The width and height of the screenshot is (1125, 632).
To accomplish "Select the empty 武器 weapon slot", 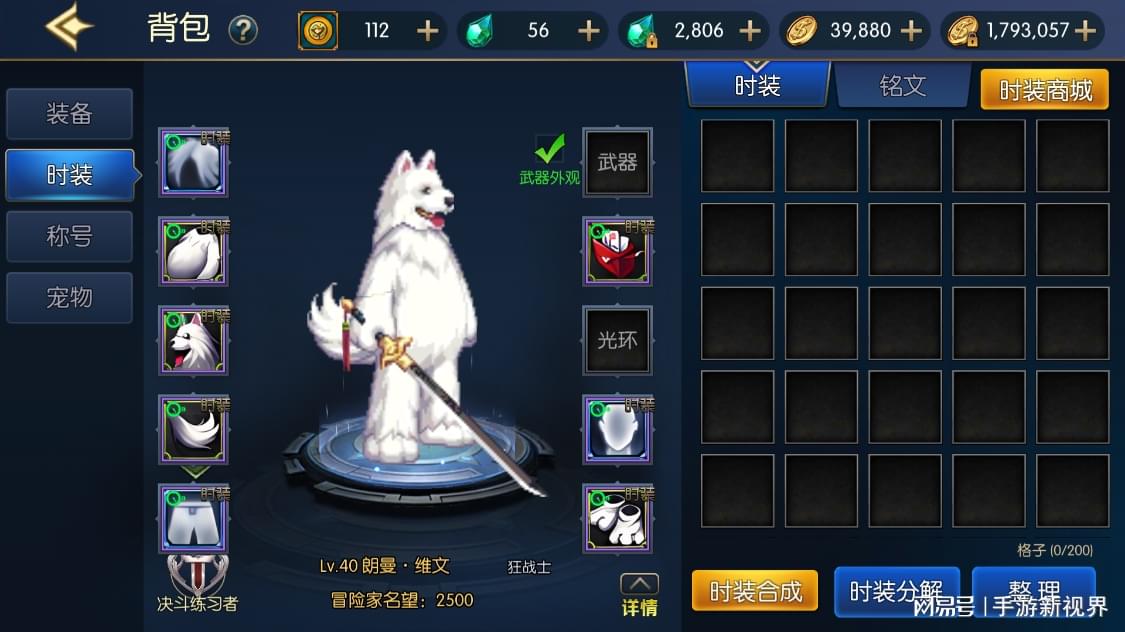I will (x=617, y=162).
